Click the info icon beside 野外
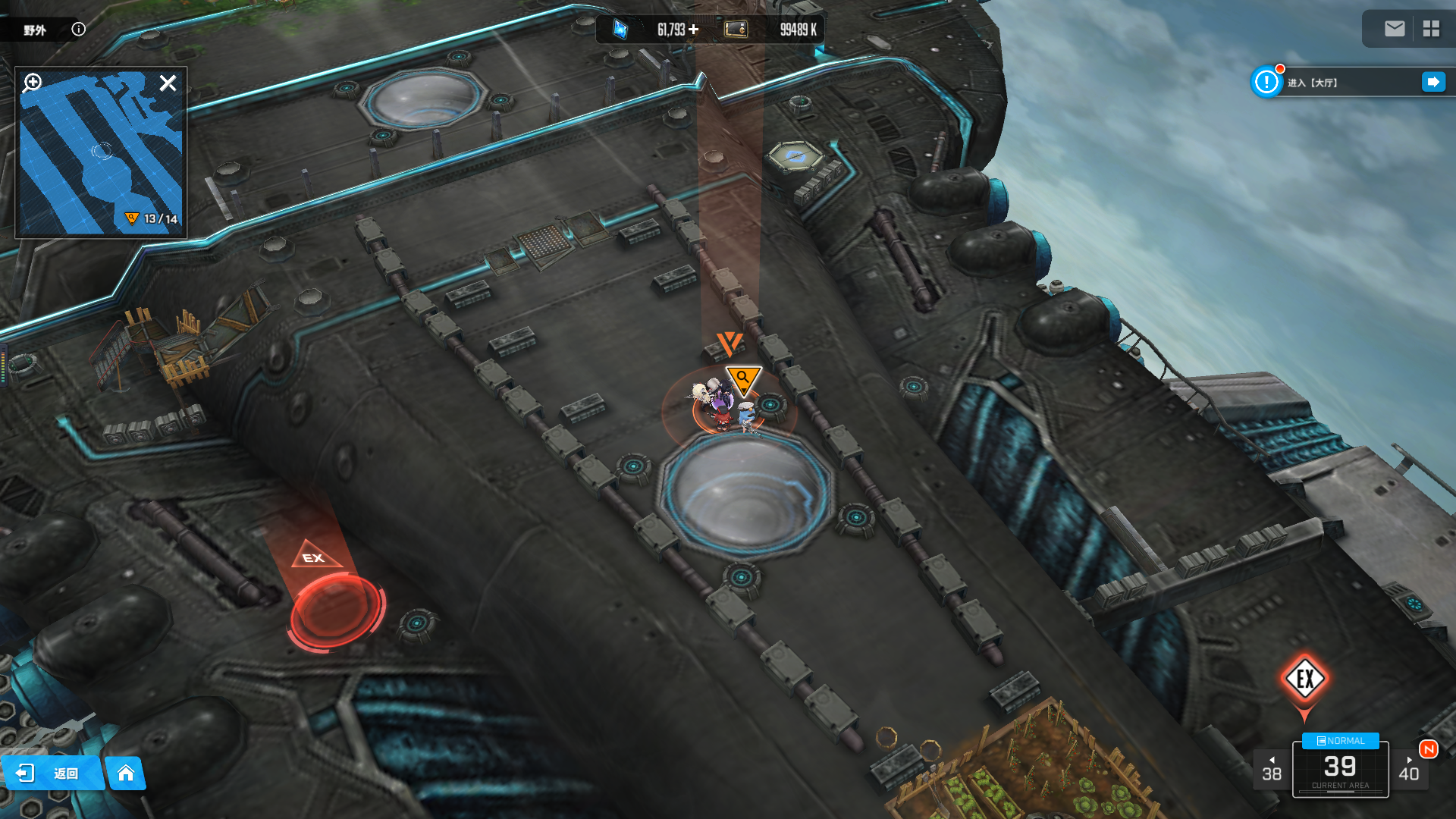 [x=78, y=29]
